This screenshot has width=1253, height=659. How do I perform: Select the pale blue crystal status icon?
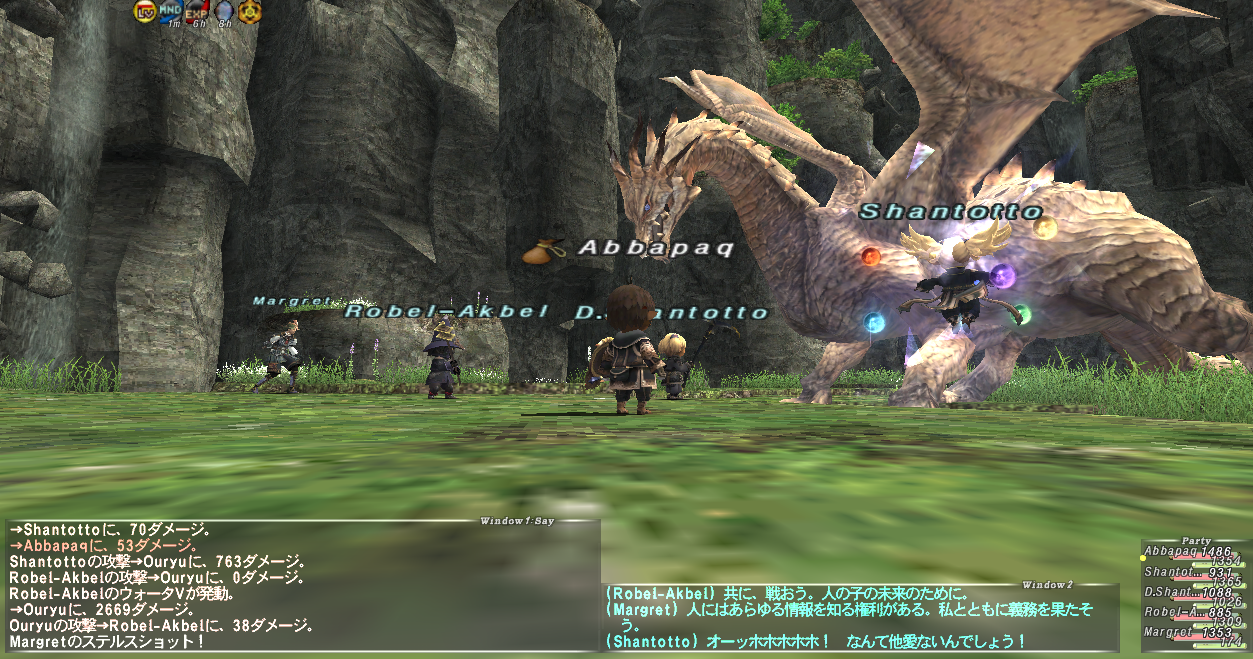pos(224,12)
